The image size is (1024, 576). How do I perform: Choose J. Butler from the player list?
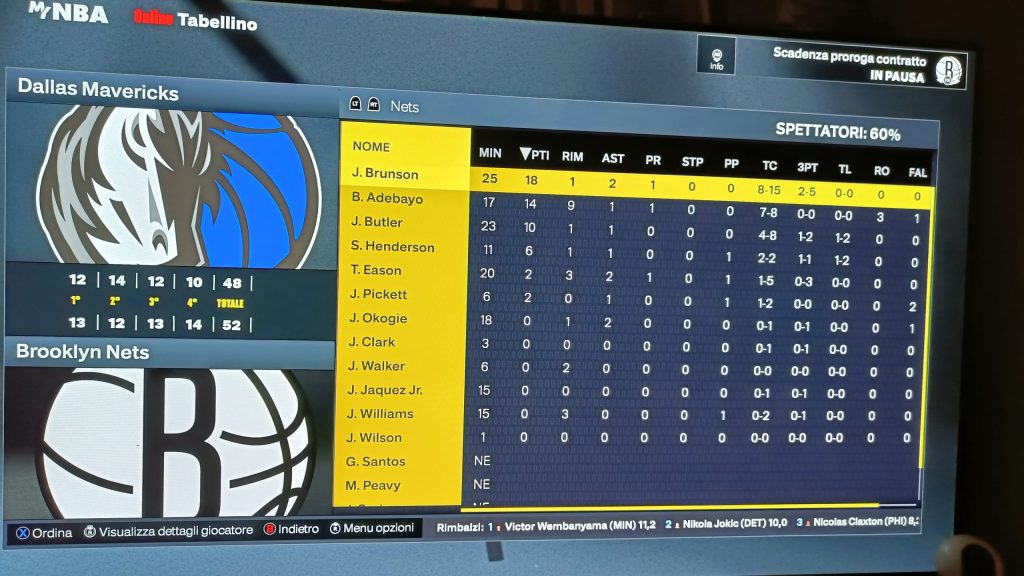[x=377, y=222]
